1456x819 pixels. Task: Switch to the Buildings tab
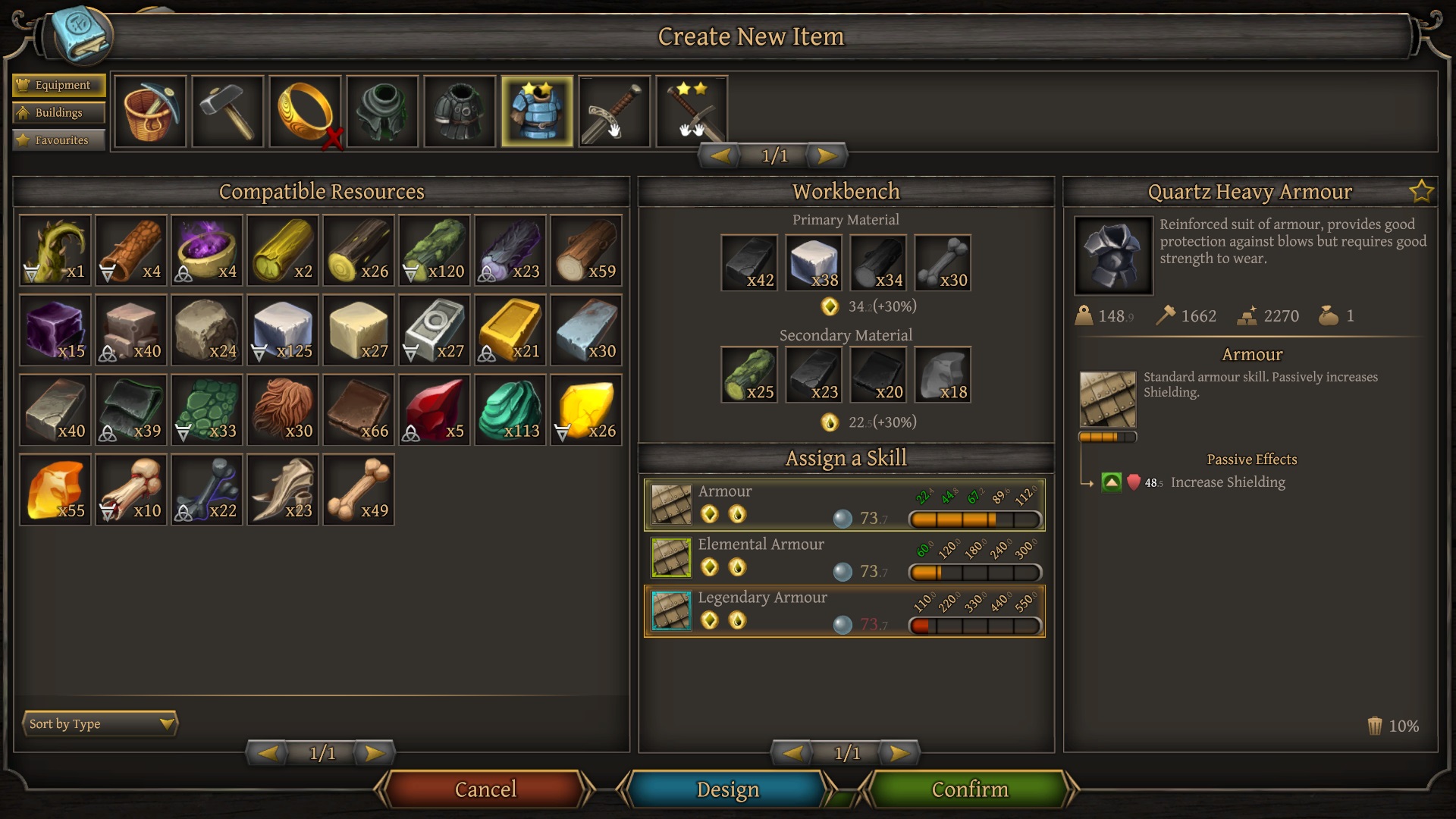click(58, 112)
